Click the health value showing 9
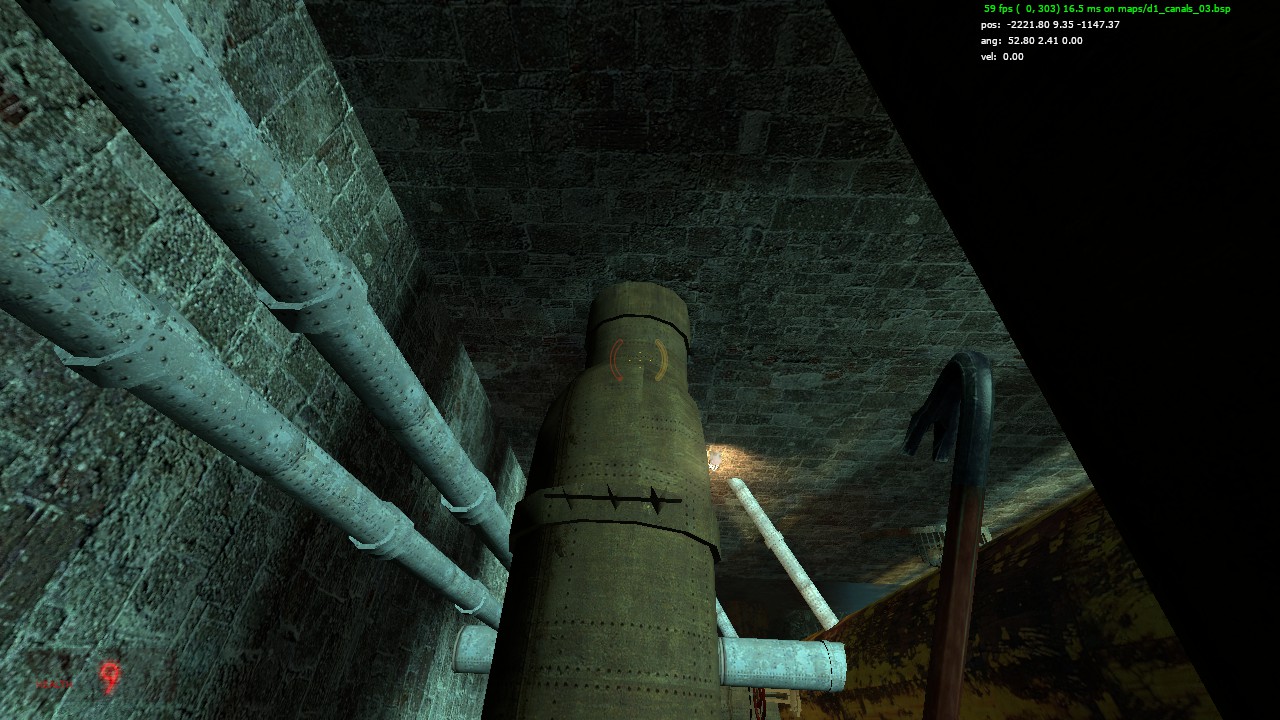Image resolution: width=1280 pixels, height=720 pixels. coord(108,677)
